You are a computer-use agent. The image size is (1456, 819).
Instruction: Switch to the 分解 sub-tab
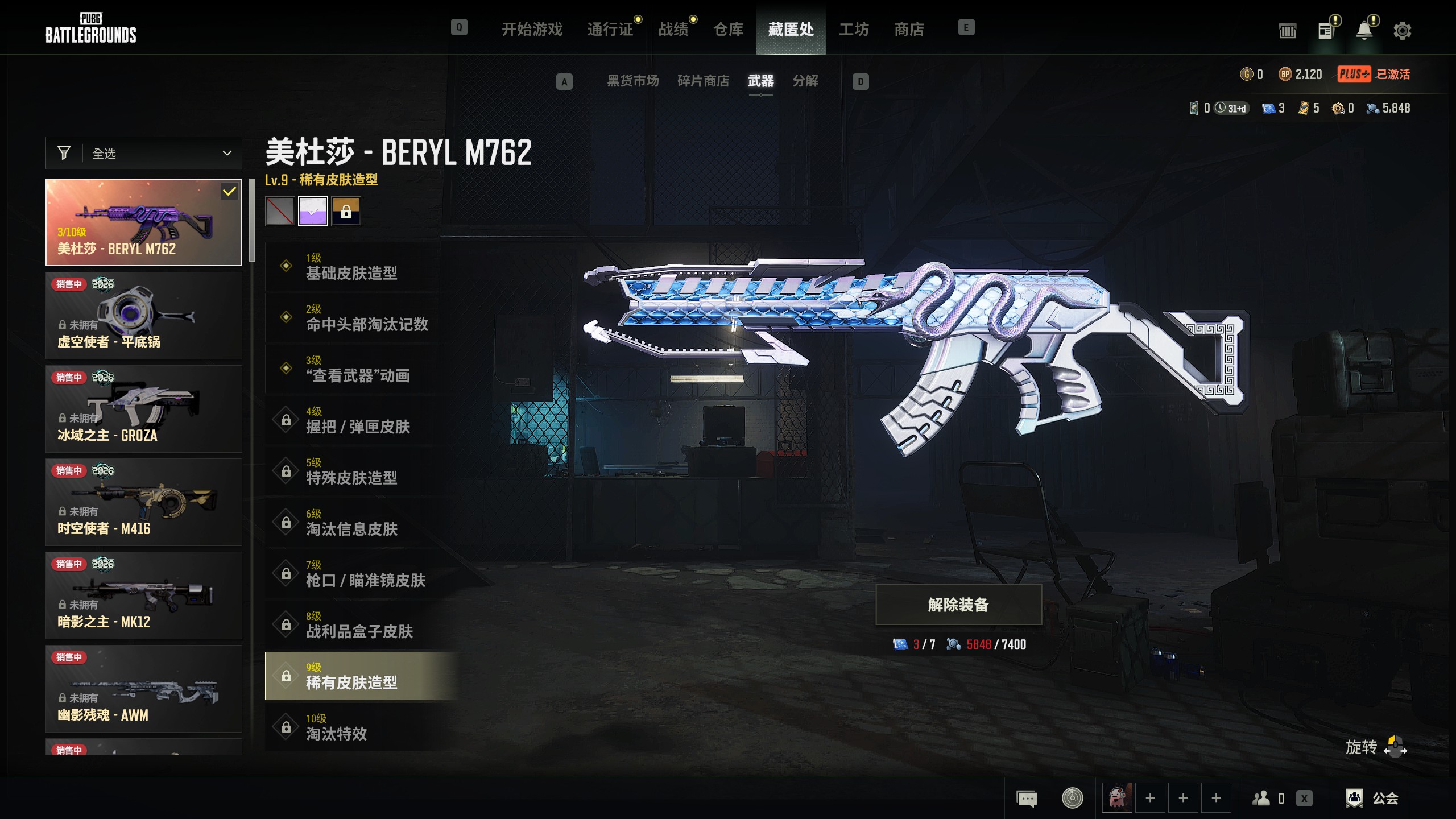[x=805, y=81]
